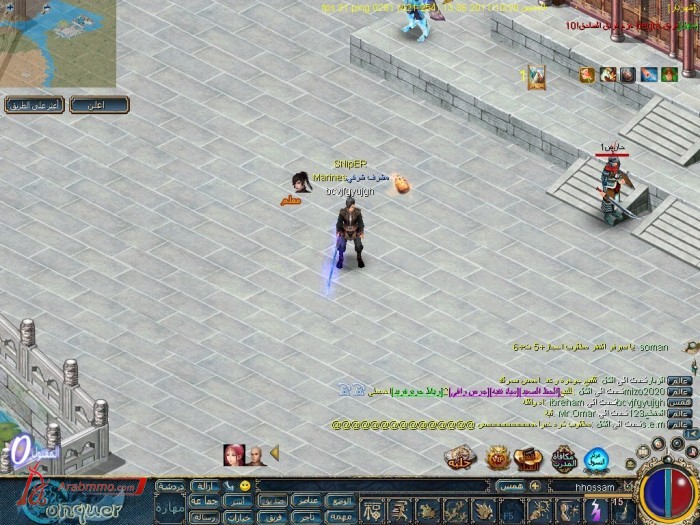Screen dimensions: 700x525
Task: Open the minimap in the corner
Action: pyautogui.click(x=57, y=42)
